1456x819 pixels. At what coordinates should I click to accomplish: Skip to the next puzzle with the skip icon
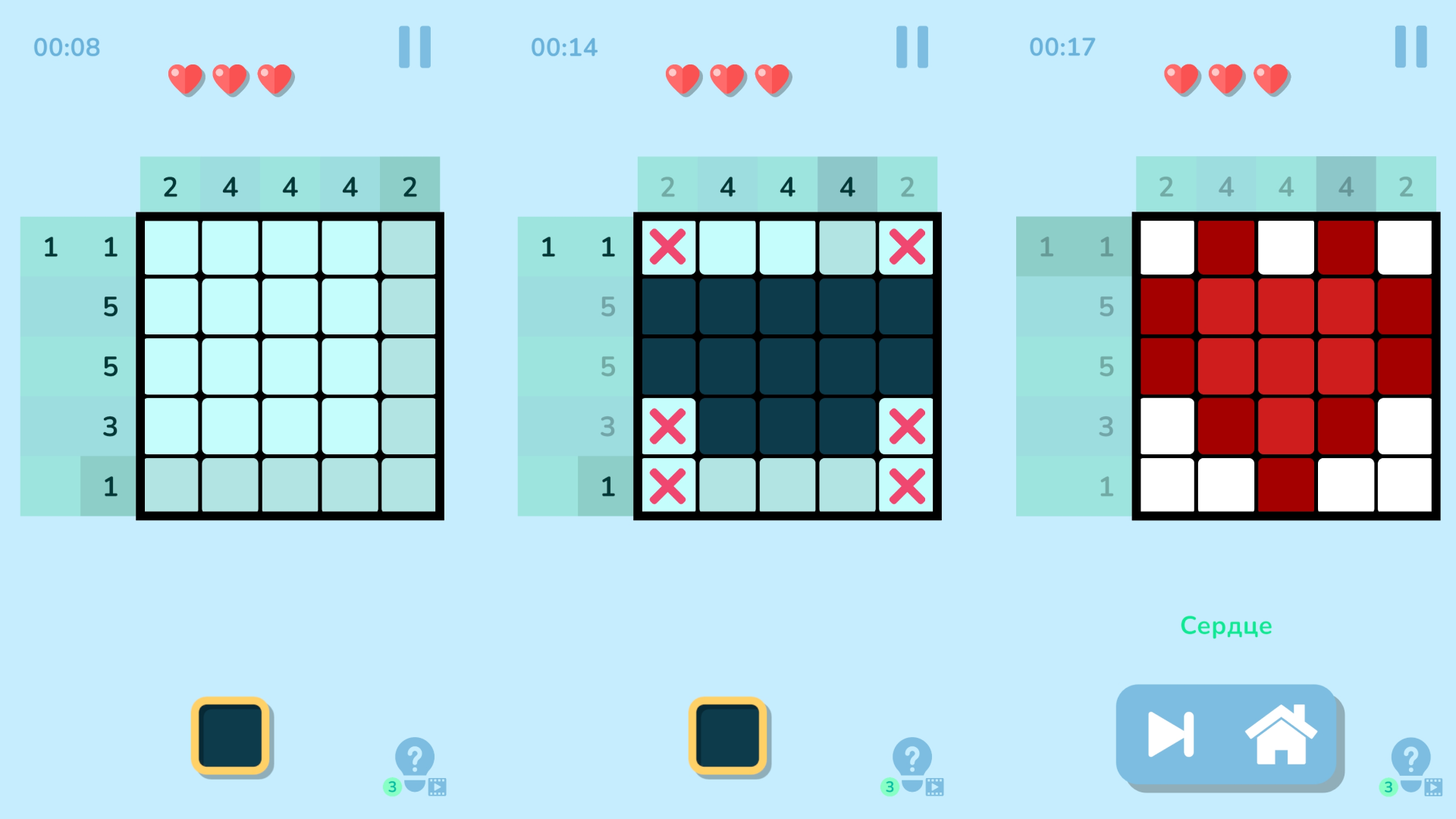[1171, 734]
